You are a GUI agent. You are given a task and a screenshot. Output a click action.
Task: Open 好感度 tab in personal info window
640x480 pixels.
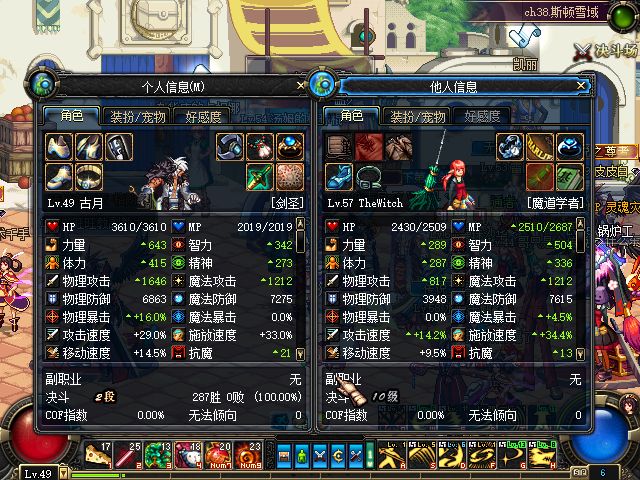(204, 117)
